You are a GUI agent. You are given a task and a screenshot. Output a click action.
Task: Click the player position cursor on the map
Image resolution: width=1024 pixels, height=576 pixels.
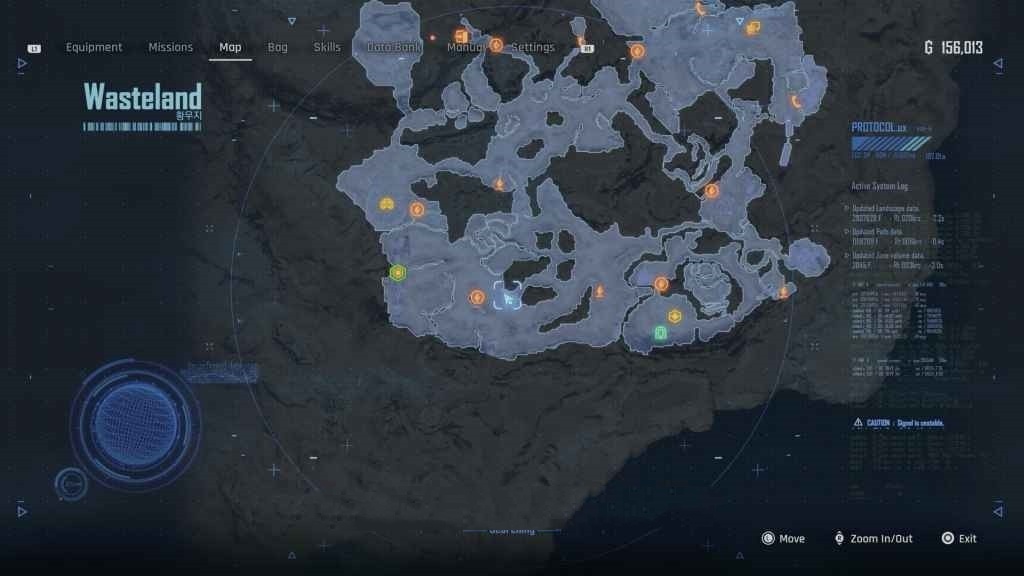(x=509, y=297)
